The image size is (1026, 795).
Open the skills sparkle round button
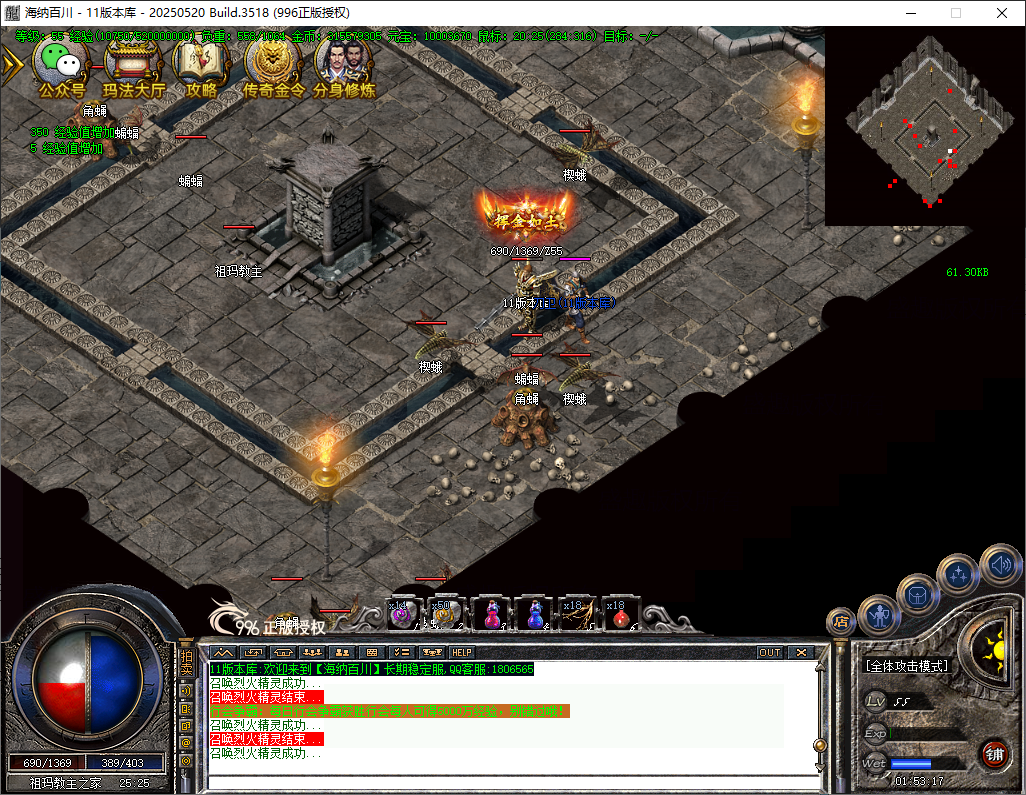point(957,573)
